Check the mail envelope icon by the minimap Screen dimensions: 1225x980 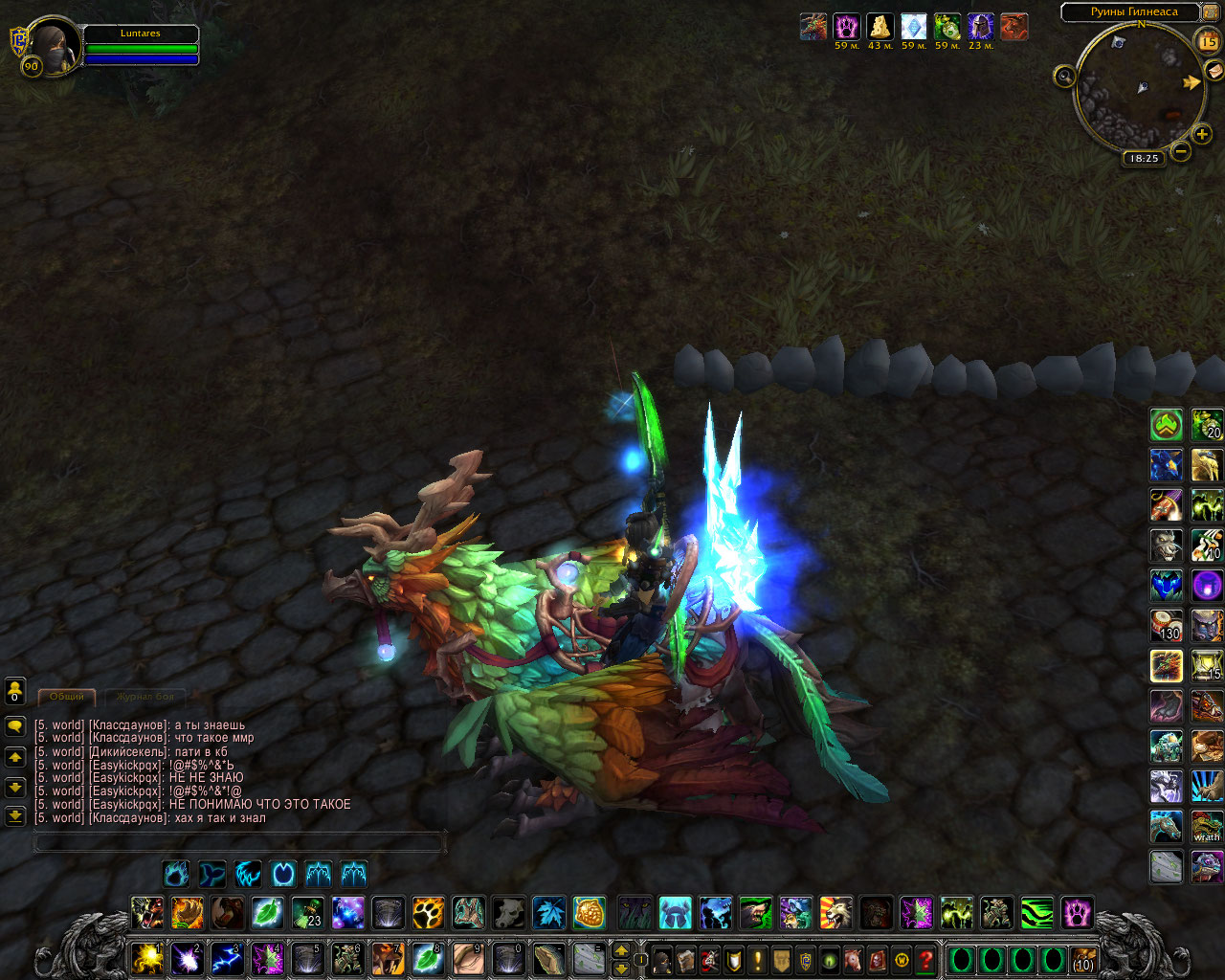click(1214, 70)
